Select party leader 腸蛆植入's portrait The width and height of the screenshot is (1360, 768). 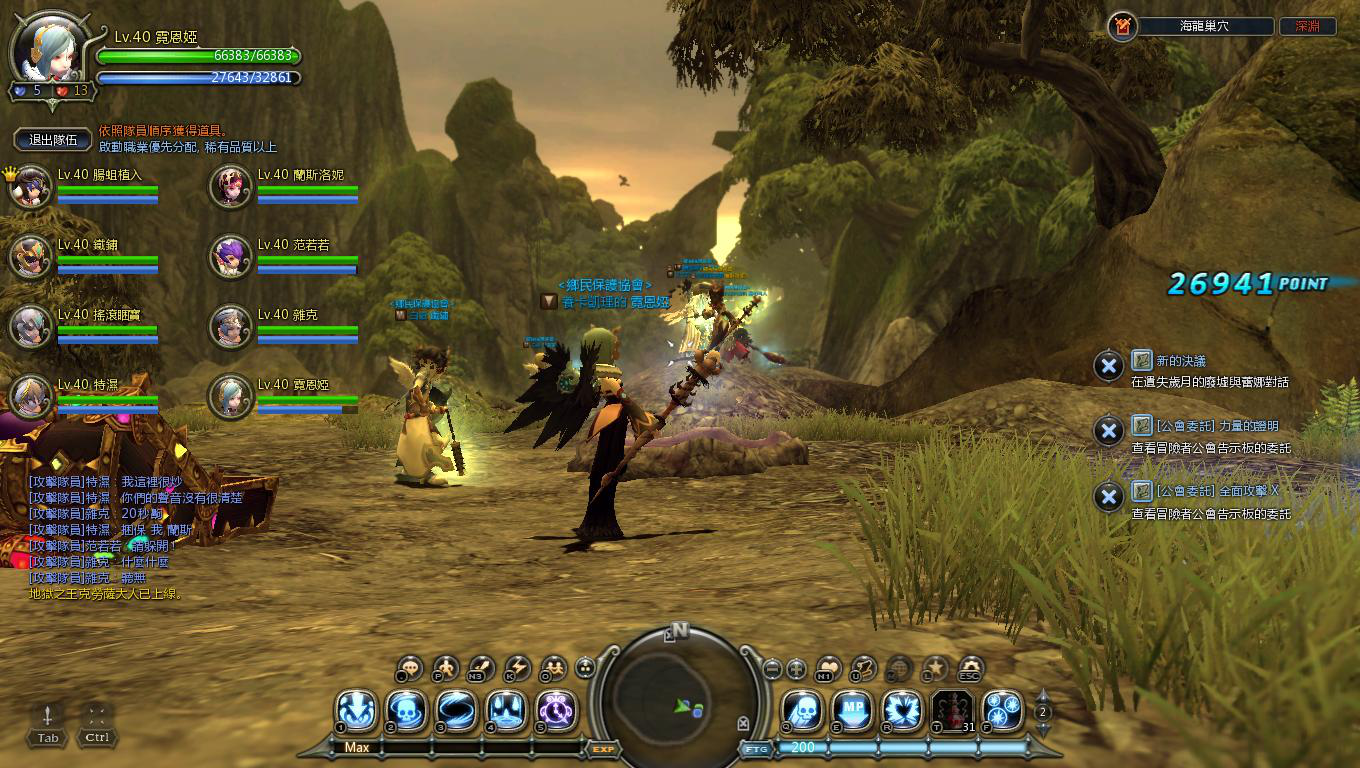coord(30,187)
